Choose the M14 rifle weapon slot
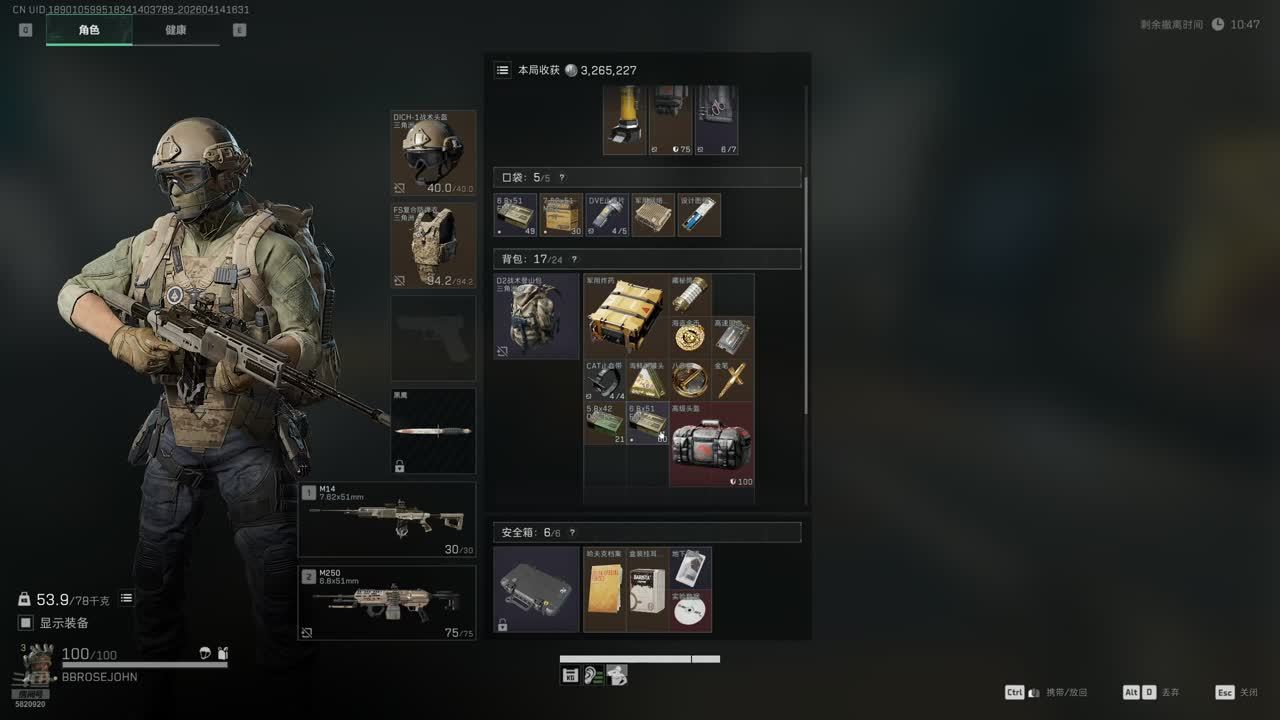Screen dimensions: 1280x720 point(387,520)
